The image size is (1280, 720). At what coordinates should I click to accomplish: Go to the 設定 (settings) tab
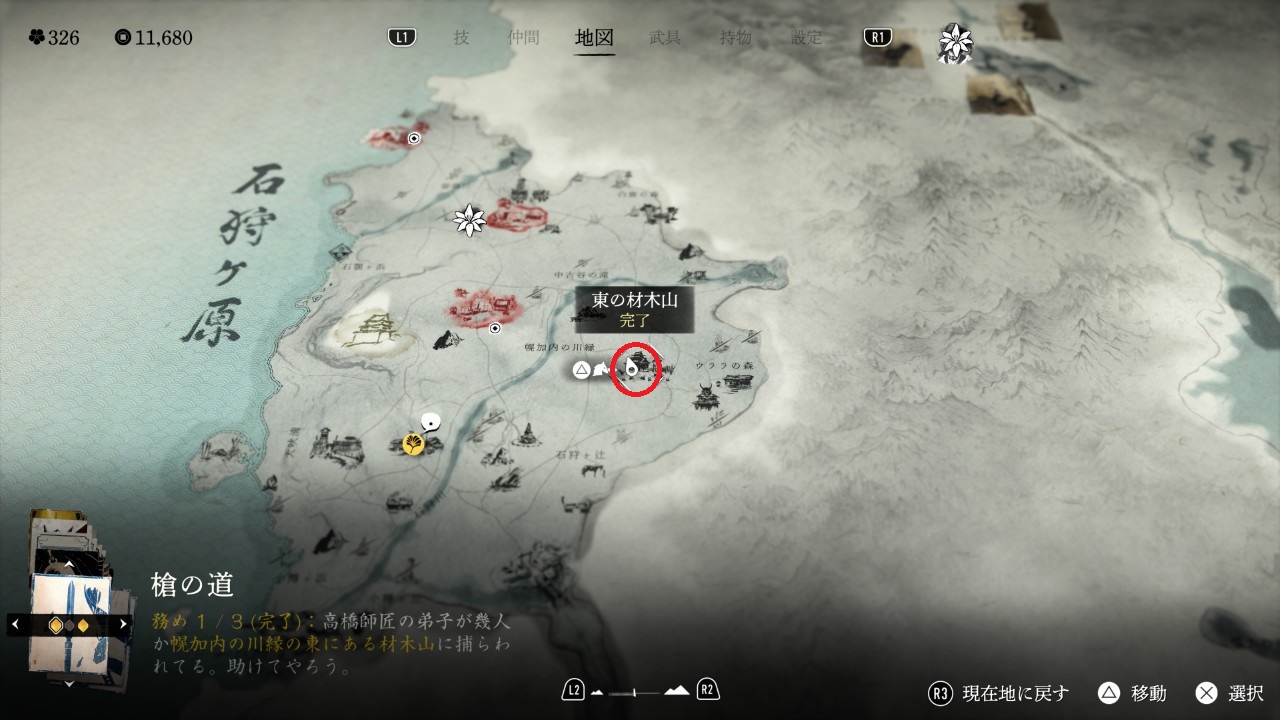pos(807,38)
